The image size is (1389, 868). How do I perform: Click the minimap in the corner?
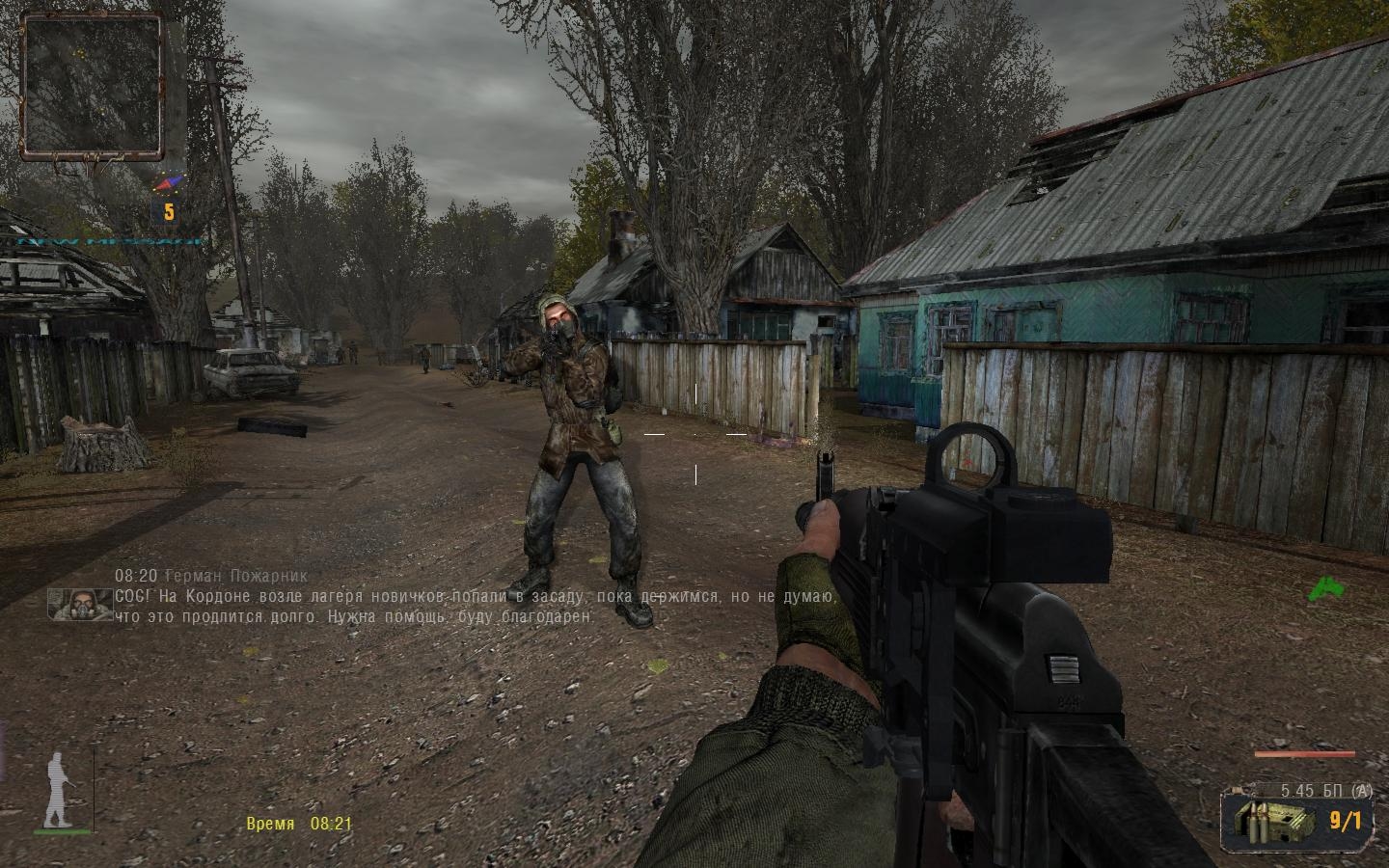tap(94, 86)
